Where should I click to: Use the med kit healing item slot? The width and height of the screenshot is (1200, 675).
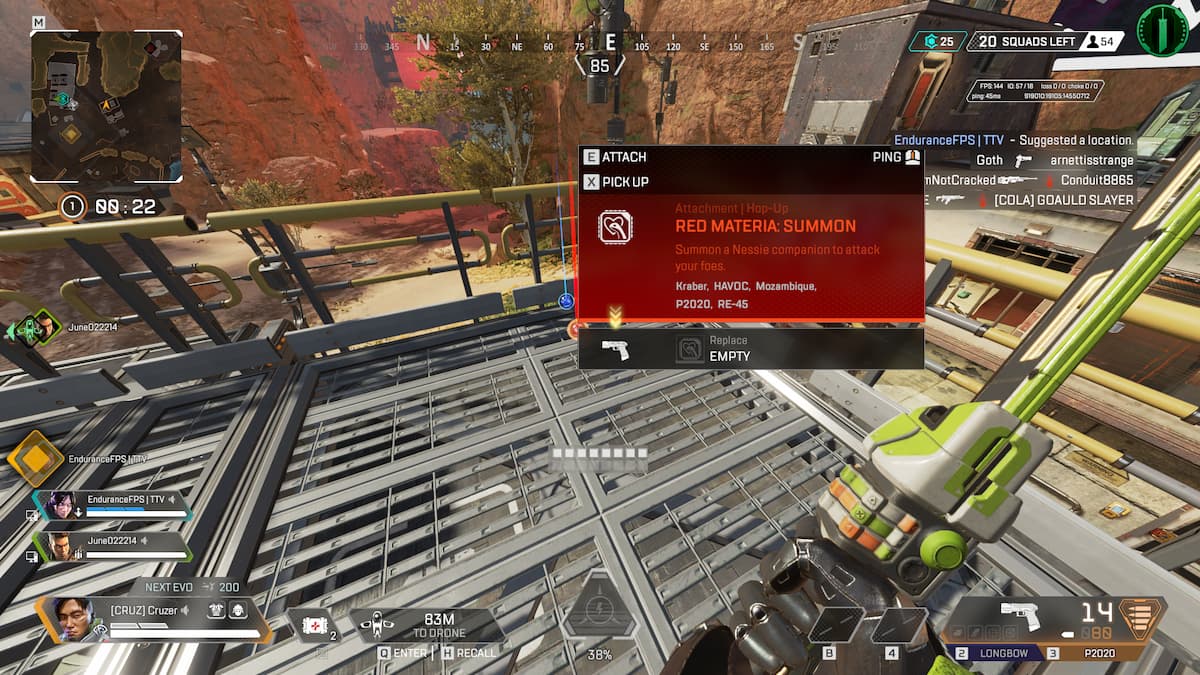click(317, 625)
